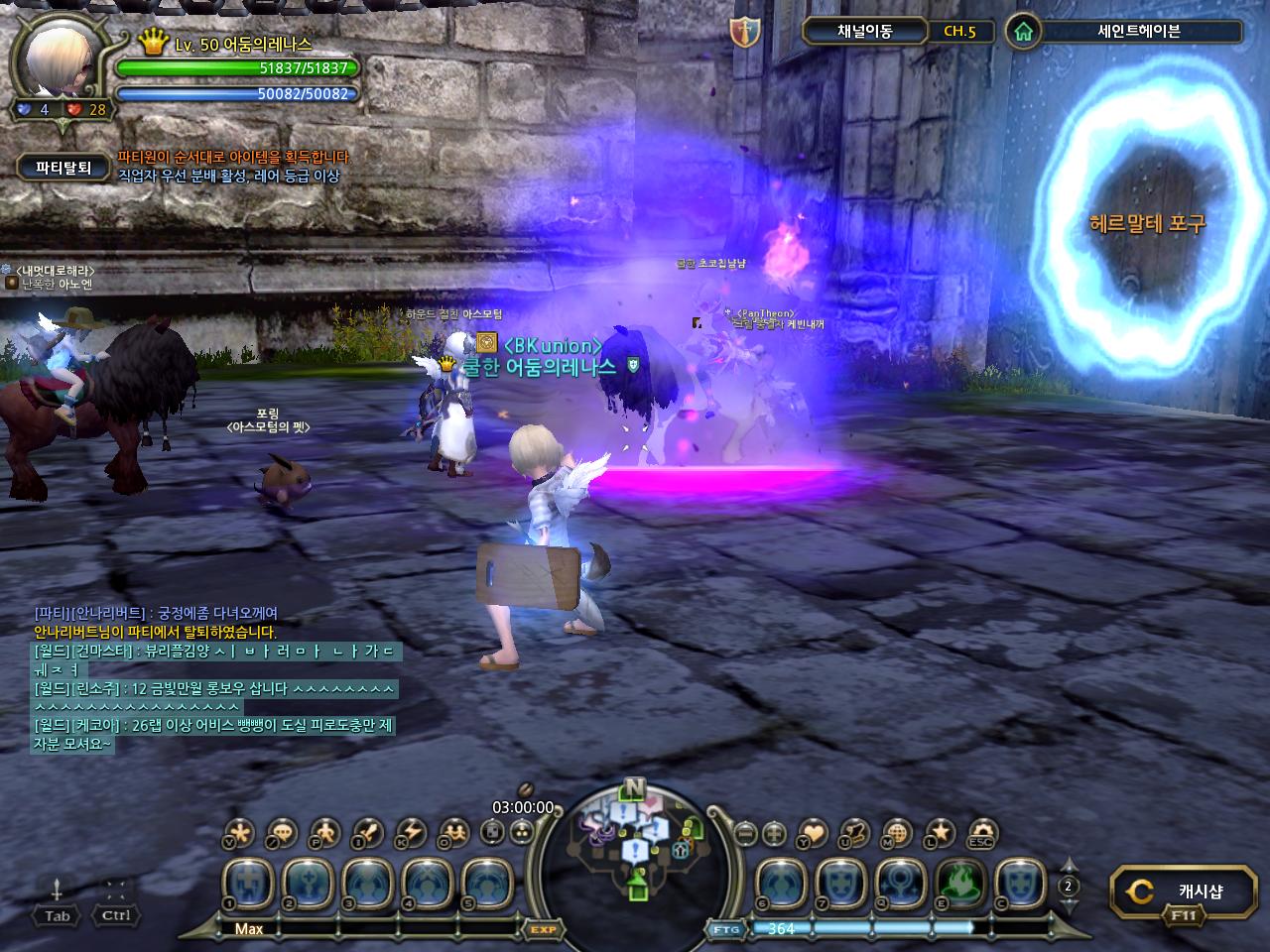1270x952 pixels.
Task: Open the 캐시샵 cash shop
Action: coord(1182,892)
